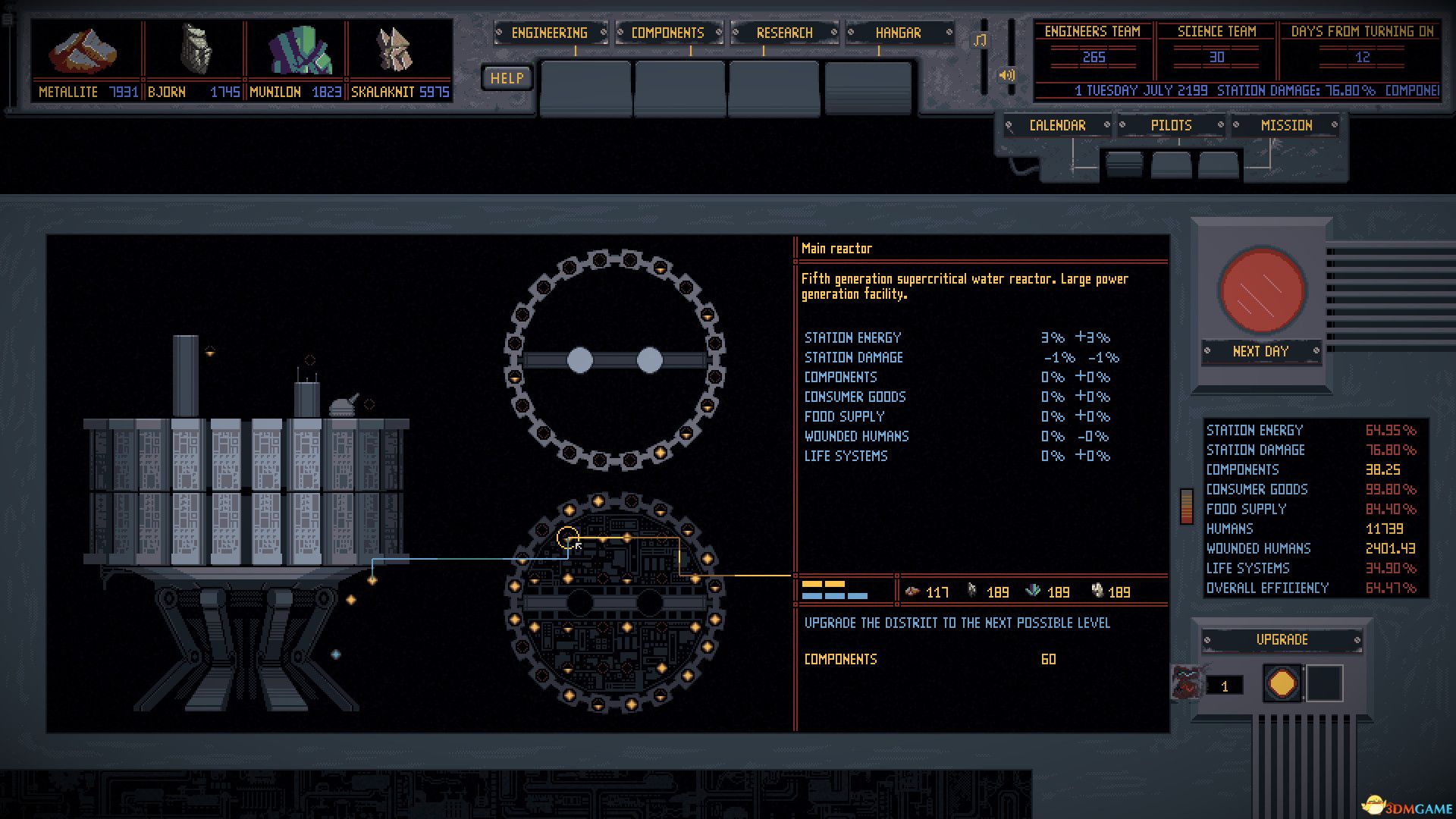The height and width of the screenshot is (819, 1456).
Task: Show the Hangar tab
Action: [899, 33]
